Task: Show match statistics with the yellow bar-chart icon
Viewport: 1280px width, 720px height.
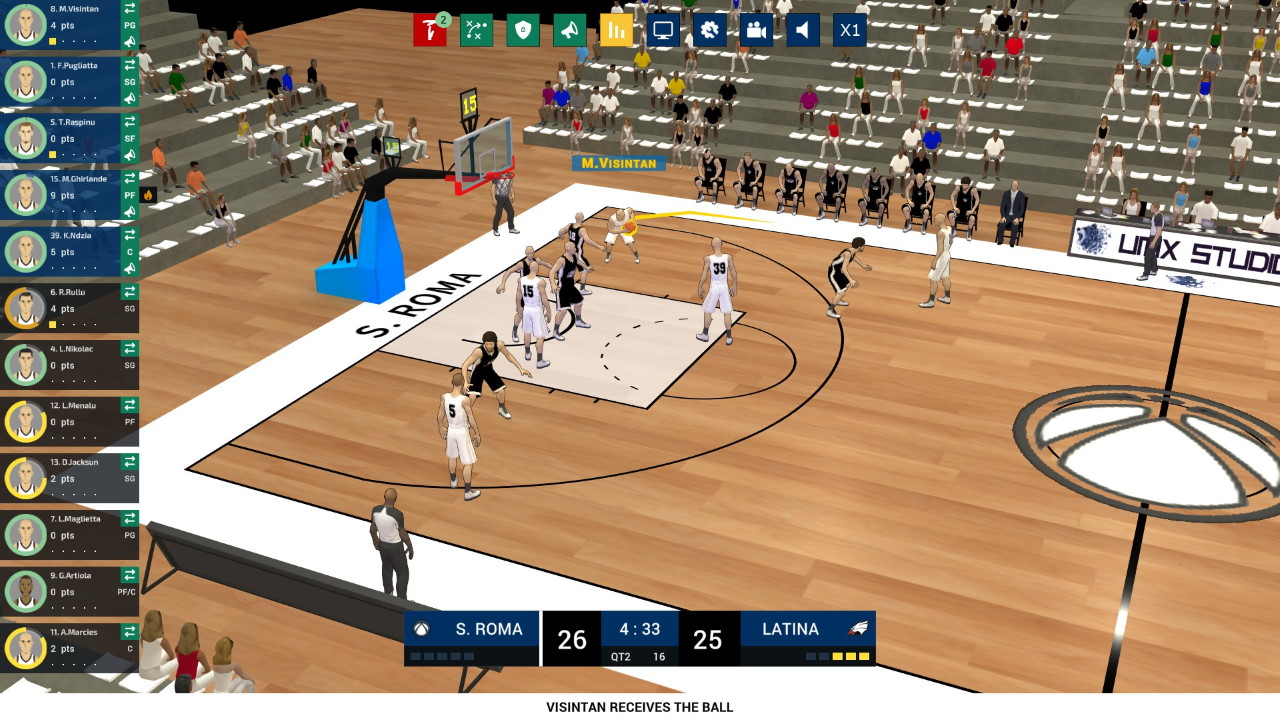Action: pos(616,30)
